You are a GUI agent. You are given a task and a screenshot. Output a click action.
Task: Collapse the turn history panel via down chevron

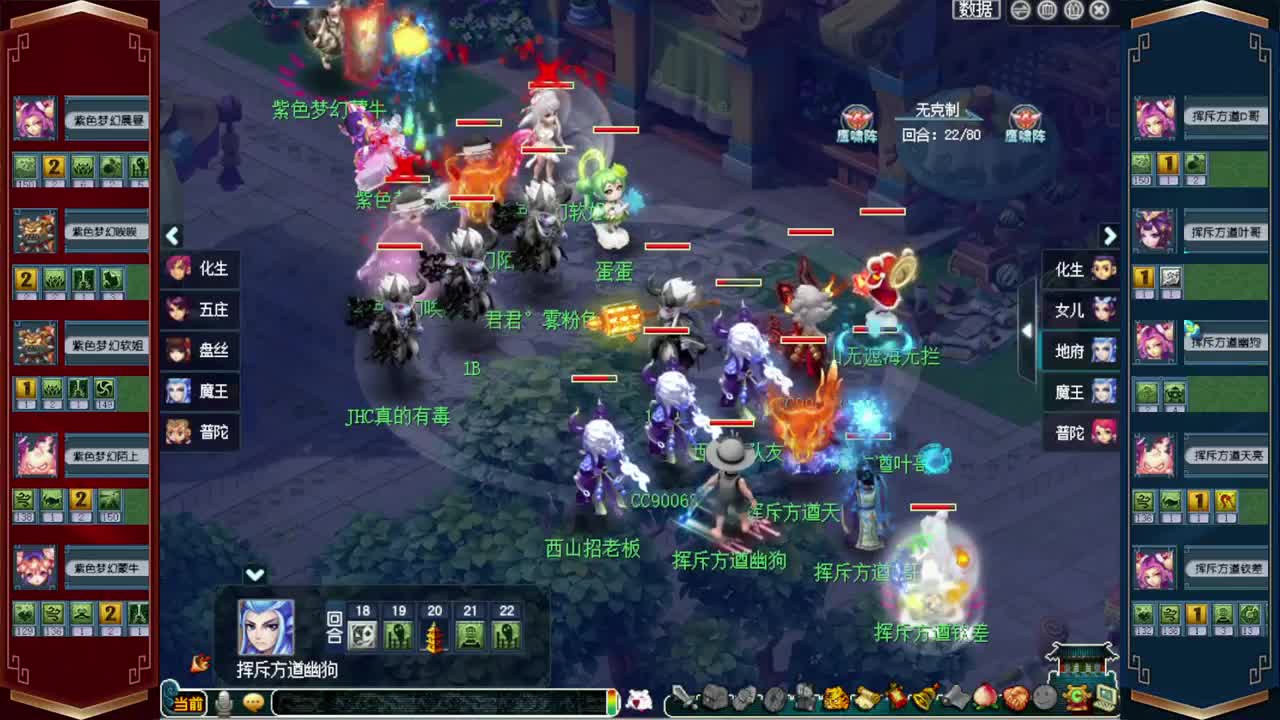[x=255, y=575]
